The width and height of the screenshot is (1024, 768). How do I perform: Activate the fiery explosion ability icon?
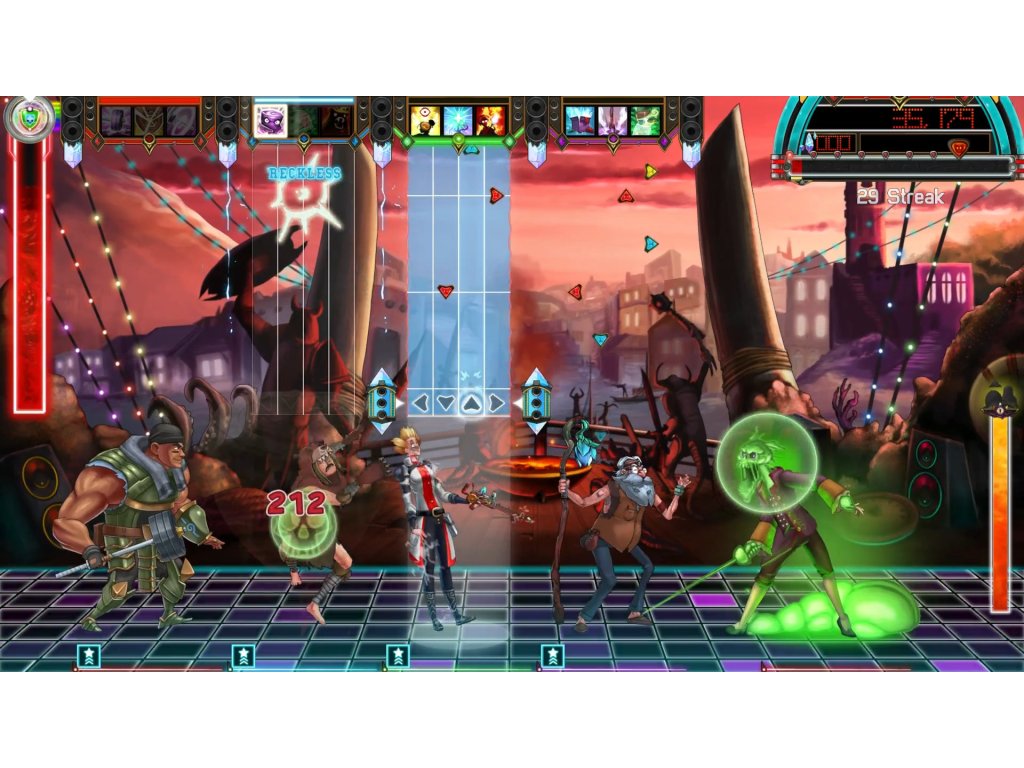pos(490,120)
